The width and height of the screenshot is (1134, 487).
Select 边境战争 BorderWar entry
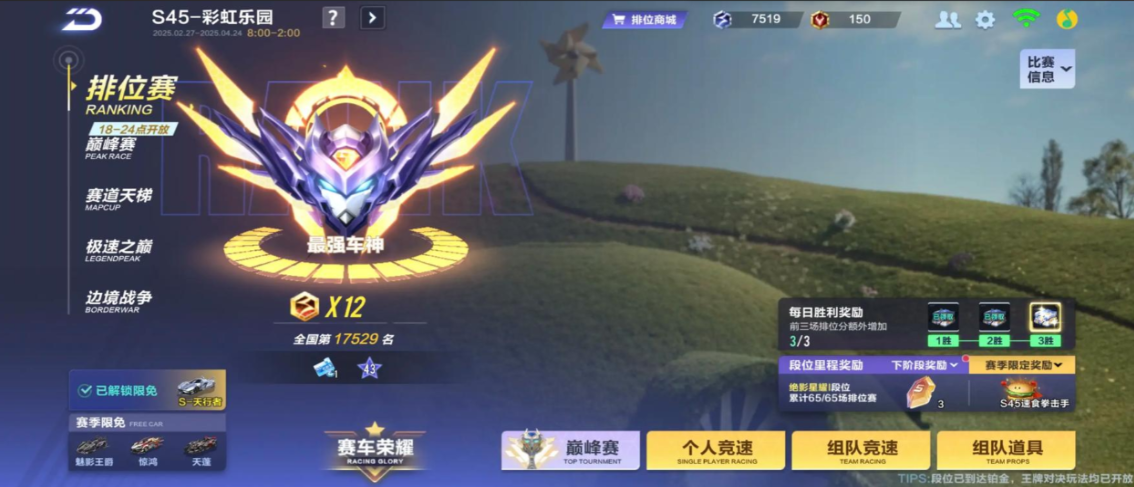coord(118,299)
